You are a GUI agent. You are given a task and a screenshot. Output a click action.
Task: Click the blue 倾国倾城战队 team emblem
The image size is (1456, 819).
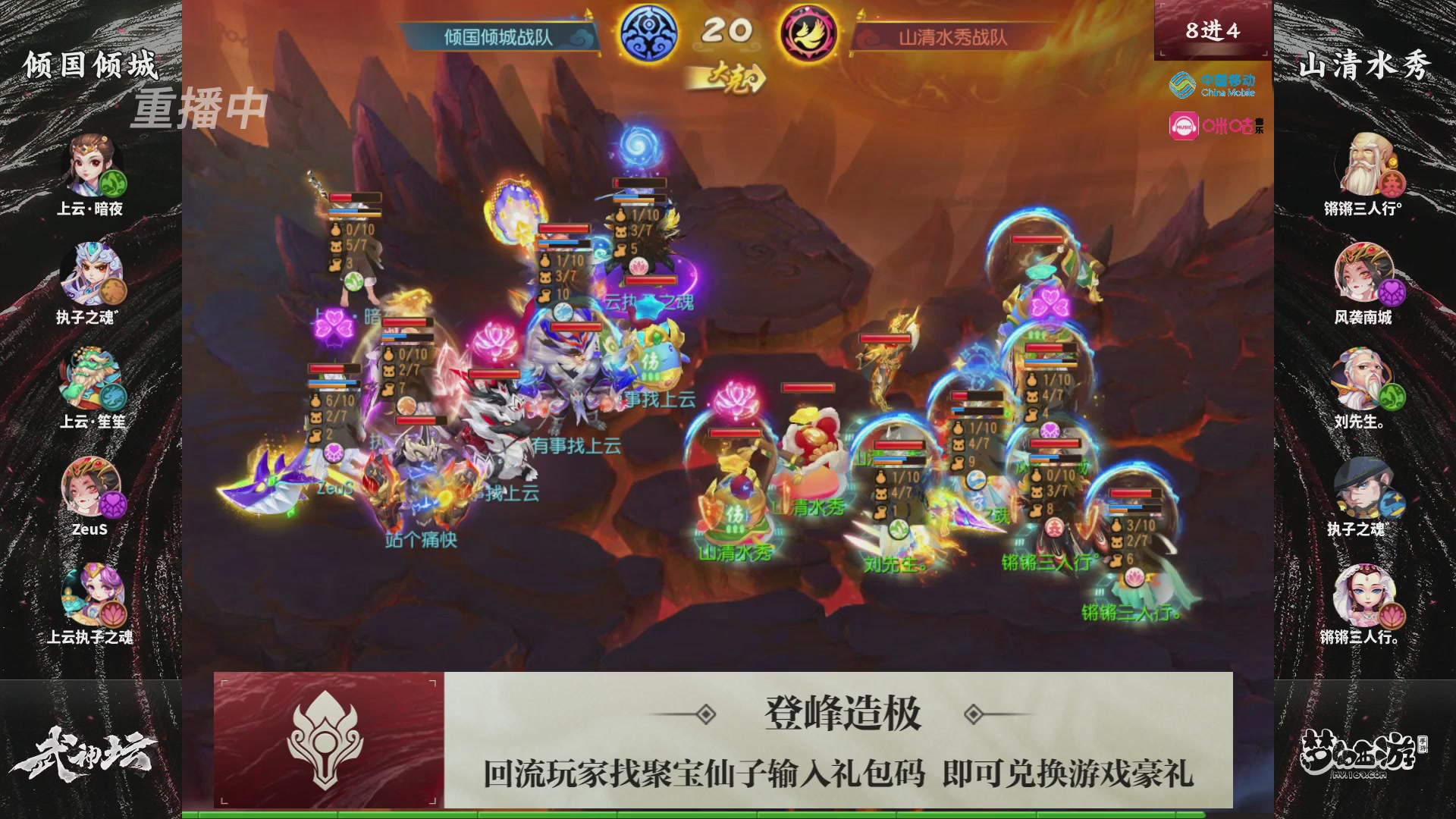click(651, 33)
